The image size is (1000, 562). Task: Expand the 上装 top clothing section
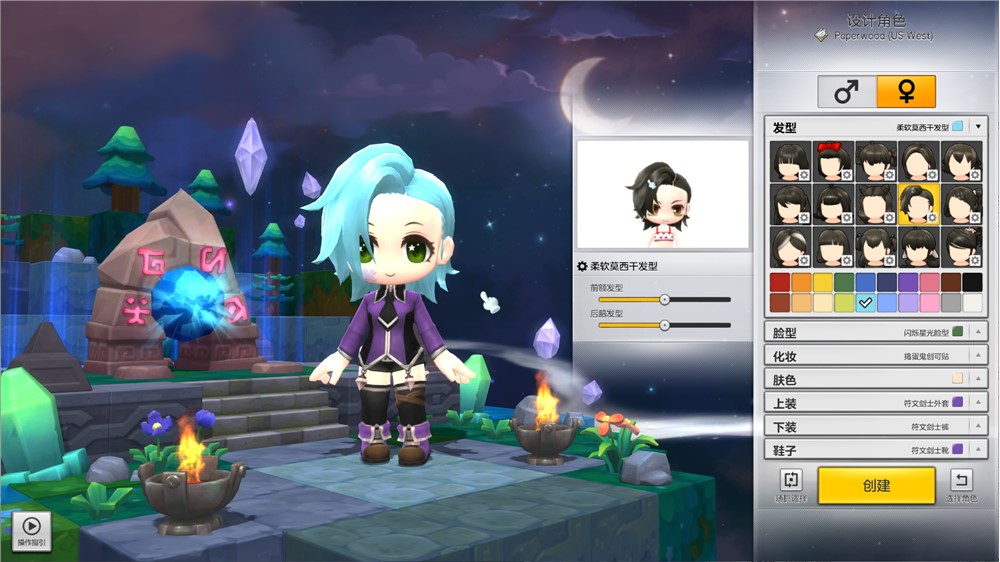tap(979, 403)
